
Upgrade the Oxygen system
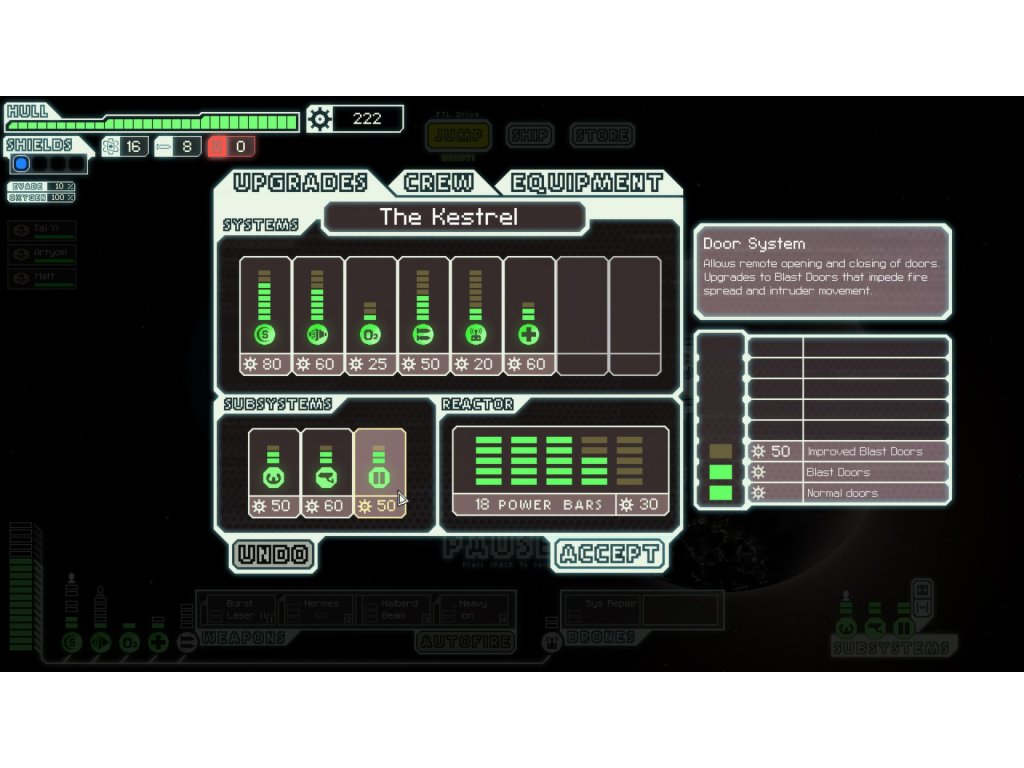tap(371, 315)
